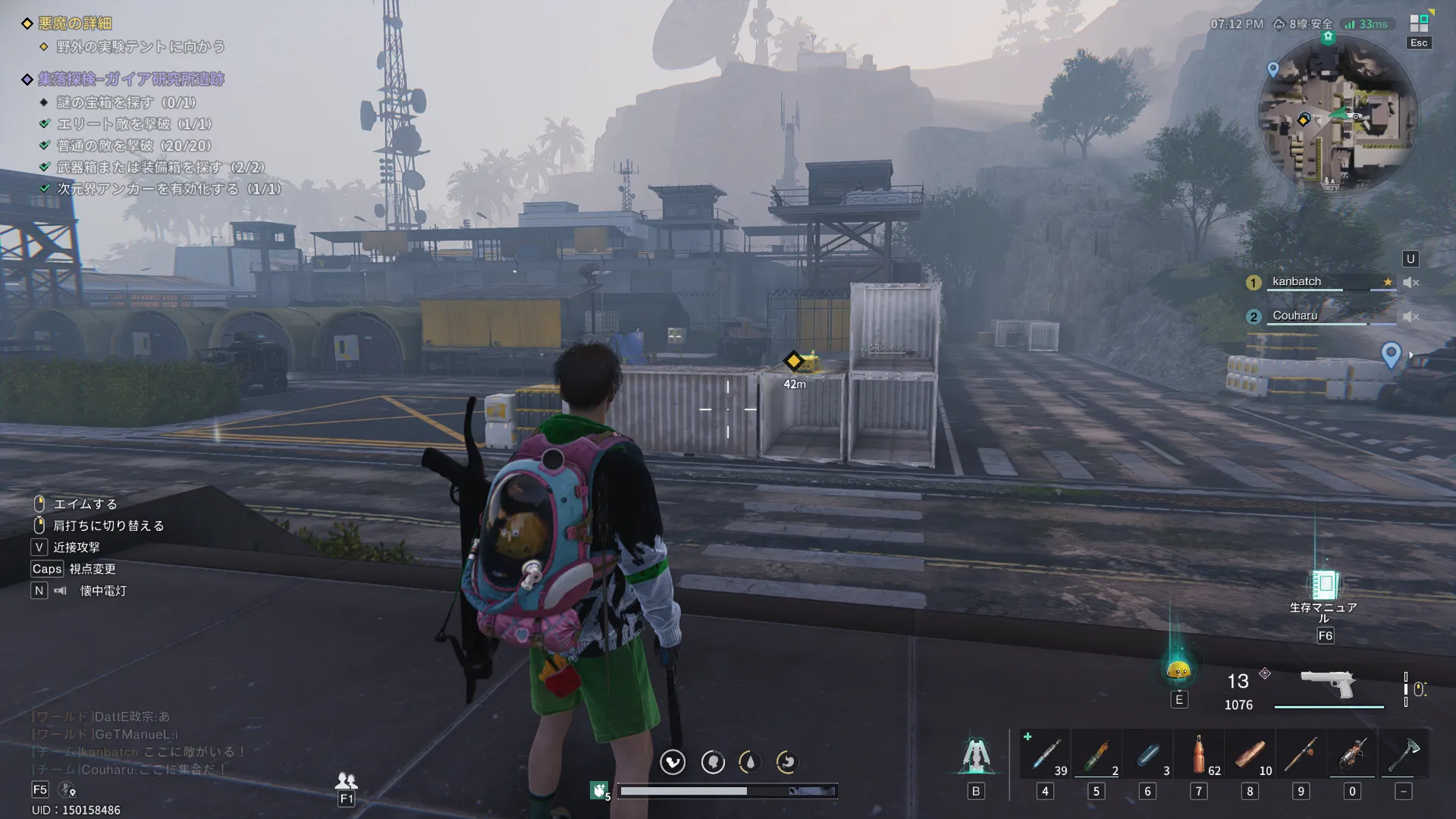Open the main menu grid icon

pyautogui.click(x=1419, y=24)
